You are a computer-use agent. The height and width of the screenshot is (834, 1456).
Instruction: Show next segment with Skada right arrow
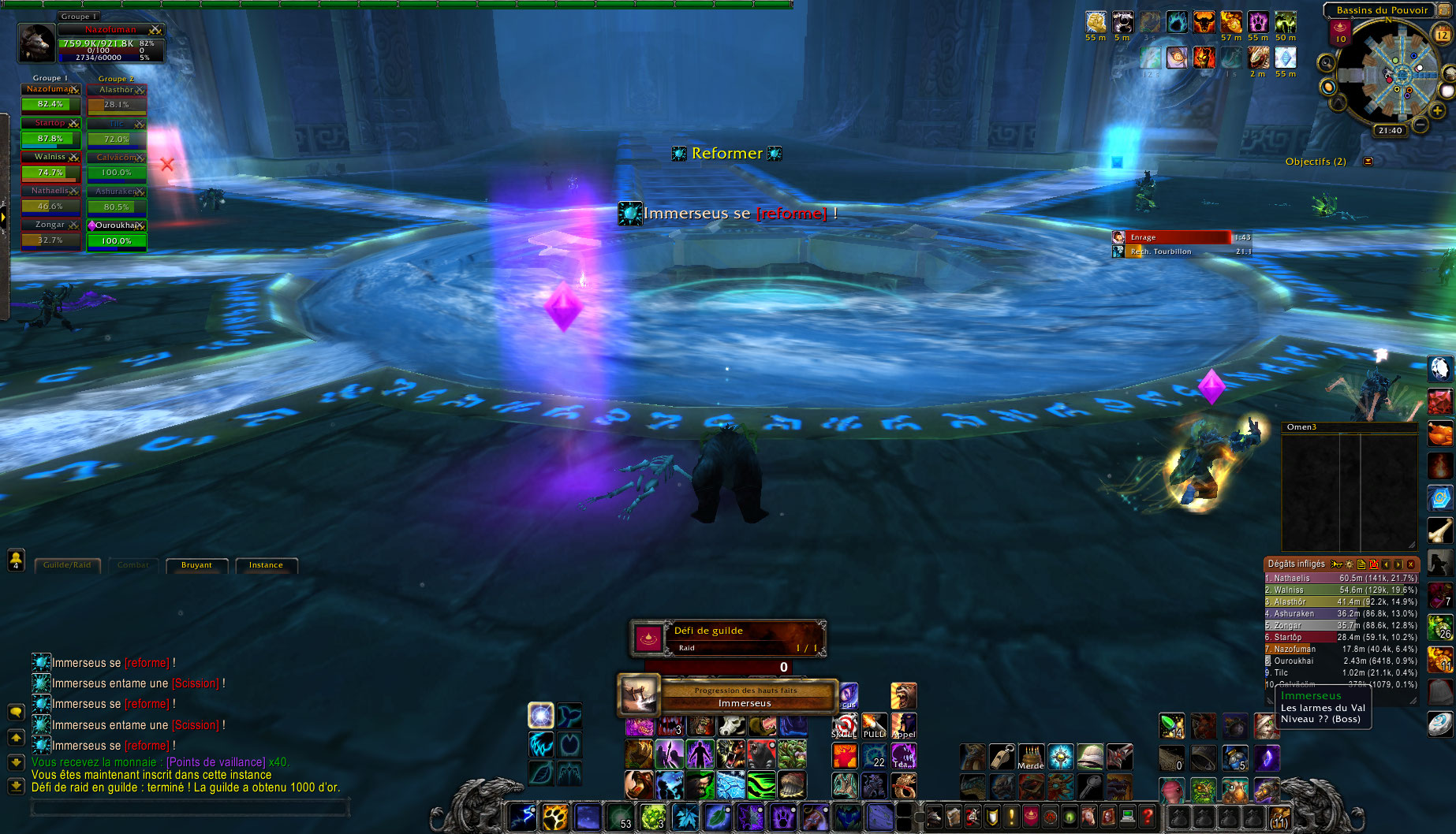tap(1398, 564)
